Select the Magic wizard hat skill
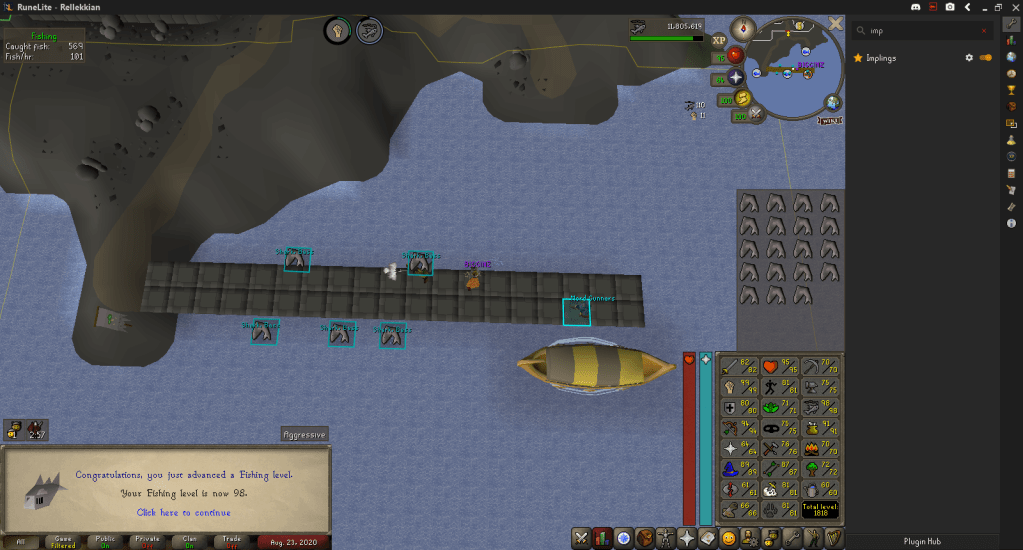The image size is (1023, 550). [x=730, y=468]
